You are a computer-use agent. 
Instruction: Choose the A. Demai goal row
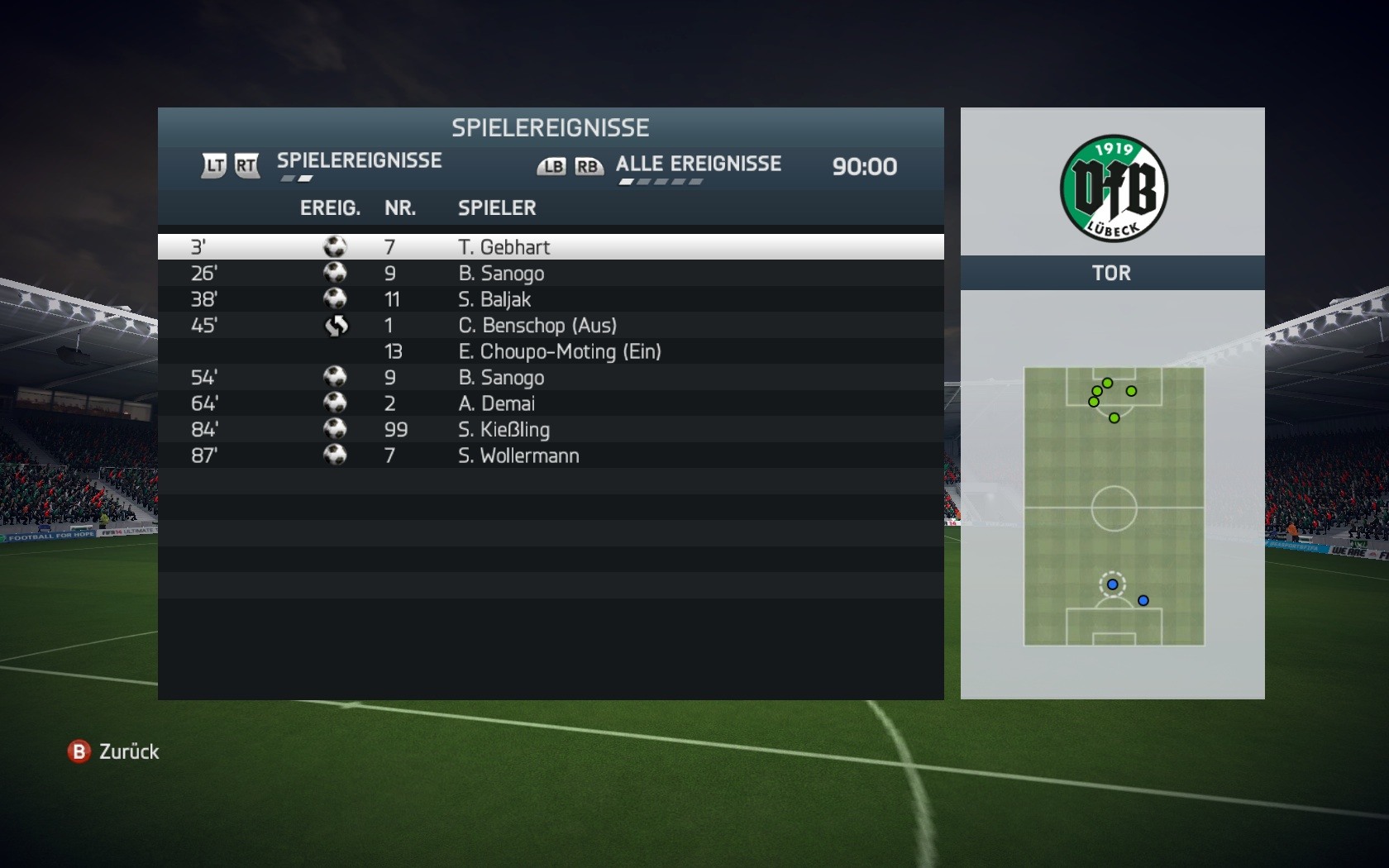(x=550, y=403)
